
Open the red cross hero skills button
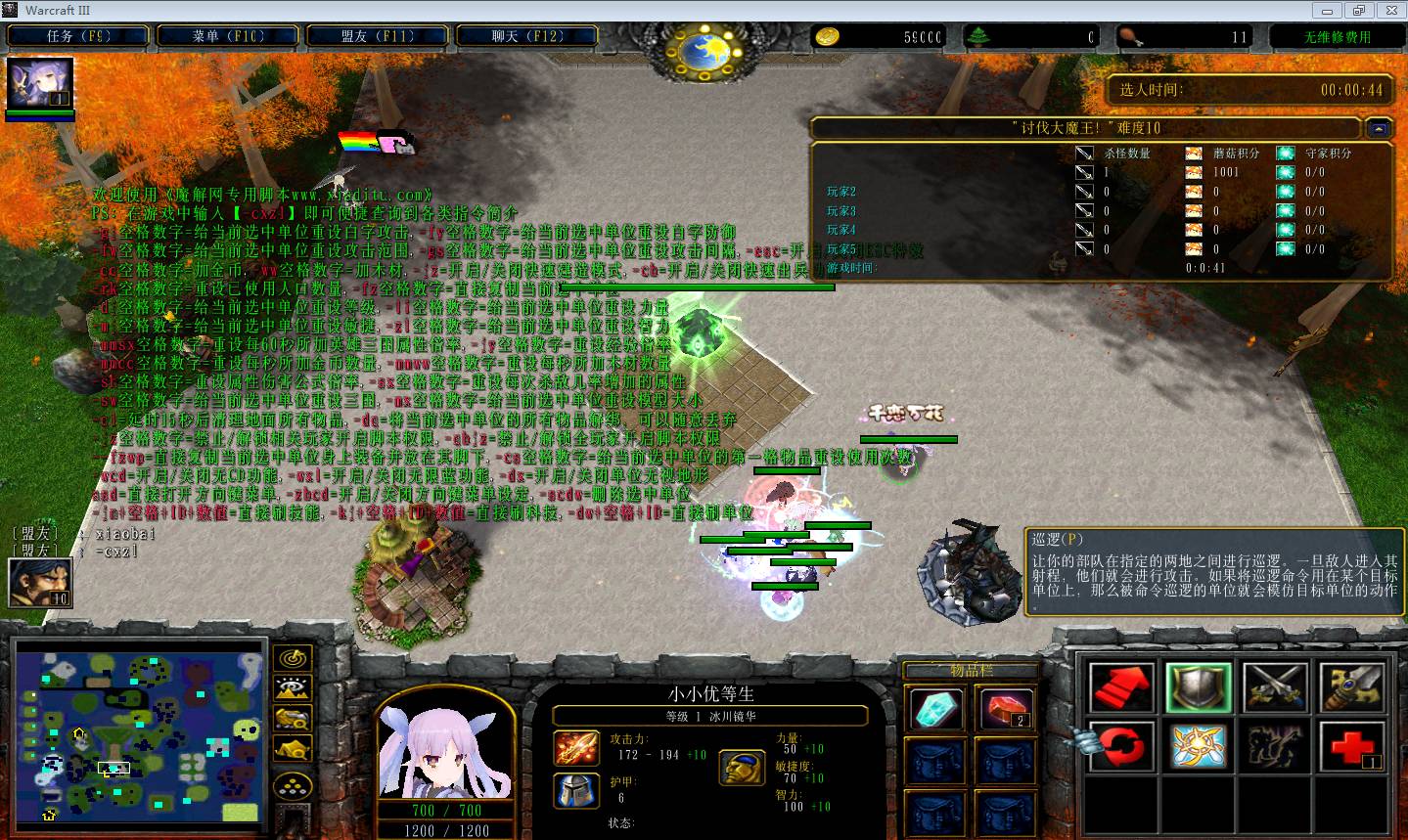[1352, 747]
